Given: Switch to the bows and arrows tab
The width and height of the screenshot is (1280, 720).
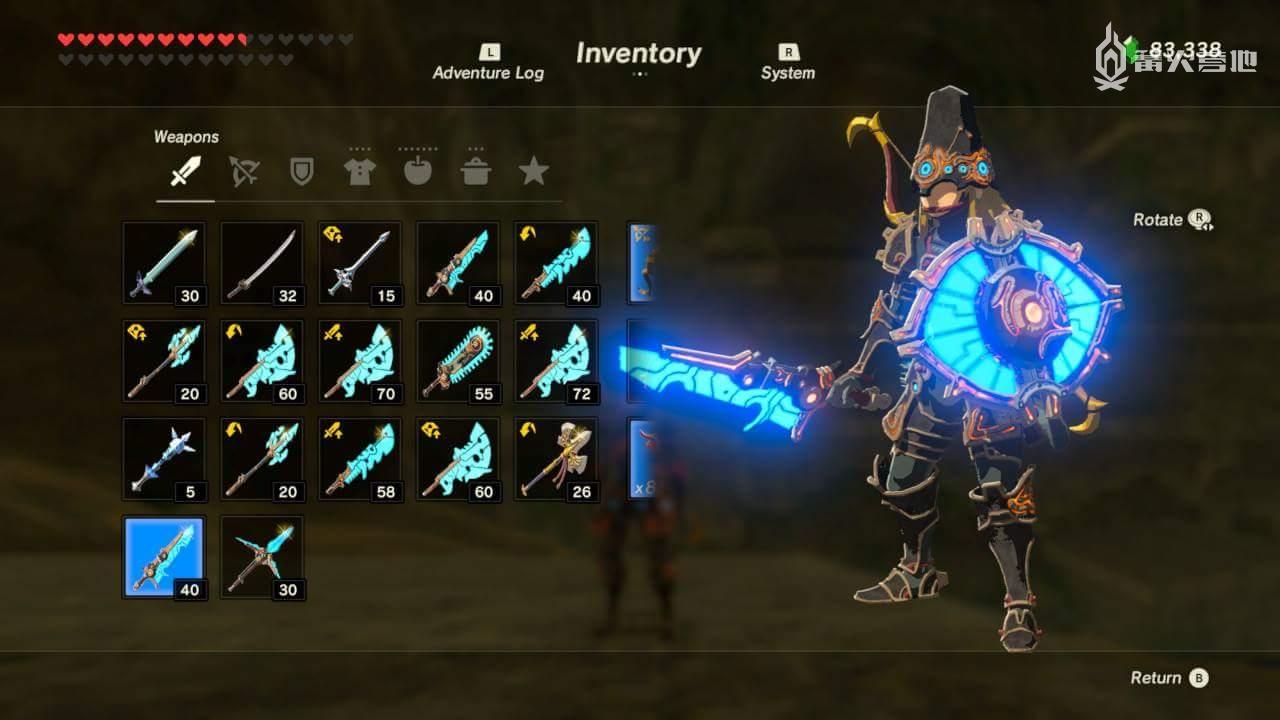Looking at the screenshot, I should click(243, 172).
